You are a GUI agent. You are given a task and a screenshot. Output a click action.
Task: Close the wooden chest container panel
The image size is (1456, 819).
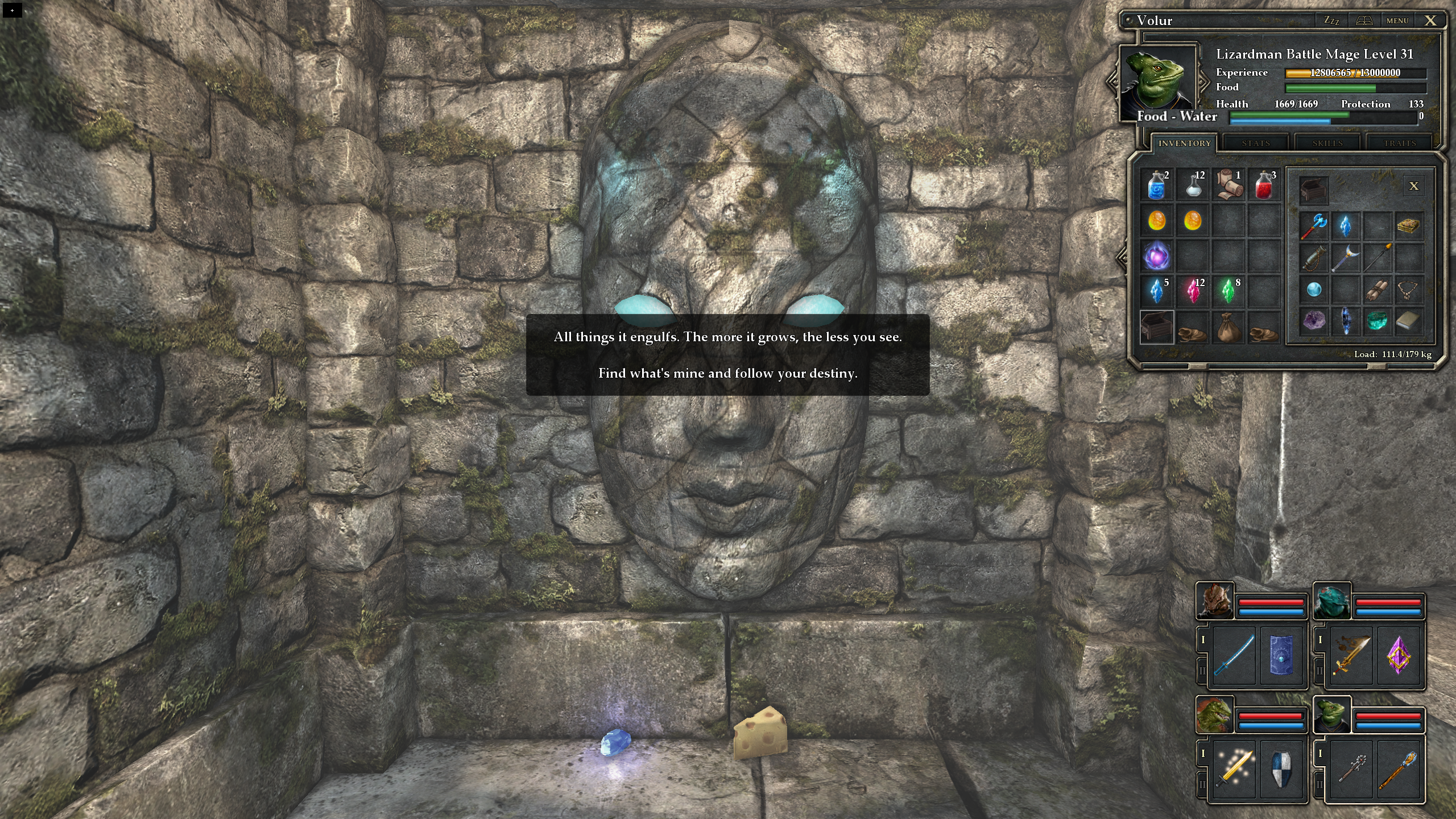tap(1414, 186)
